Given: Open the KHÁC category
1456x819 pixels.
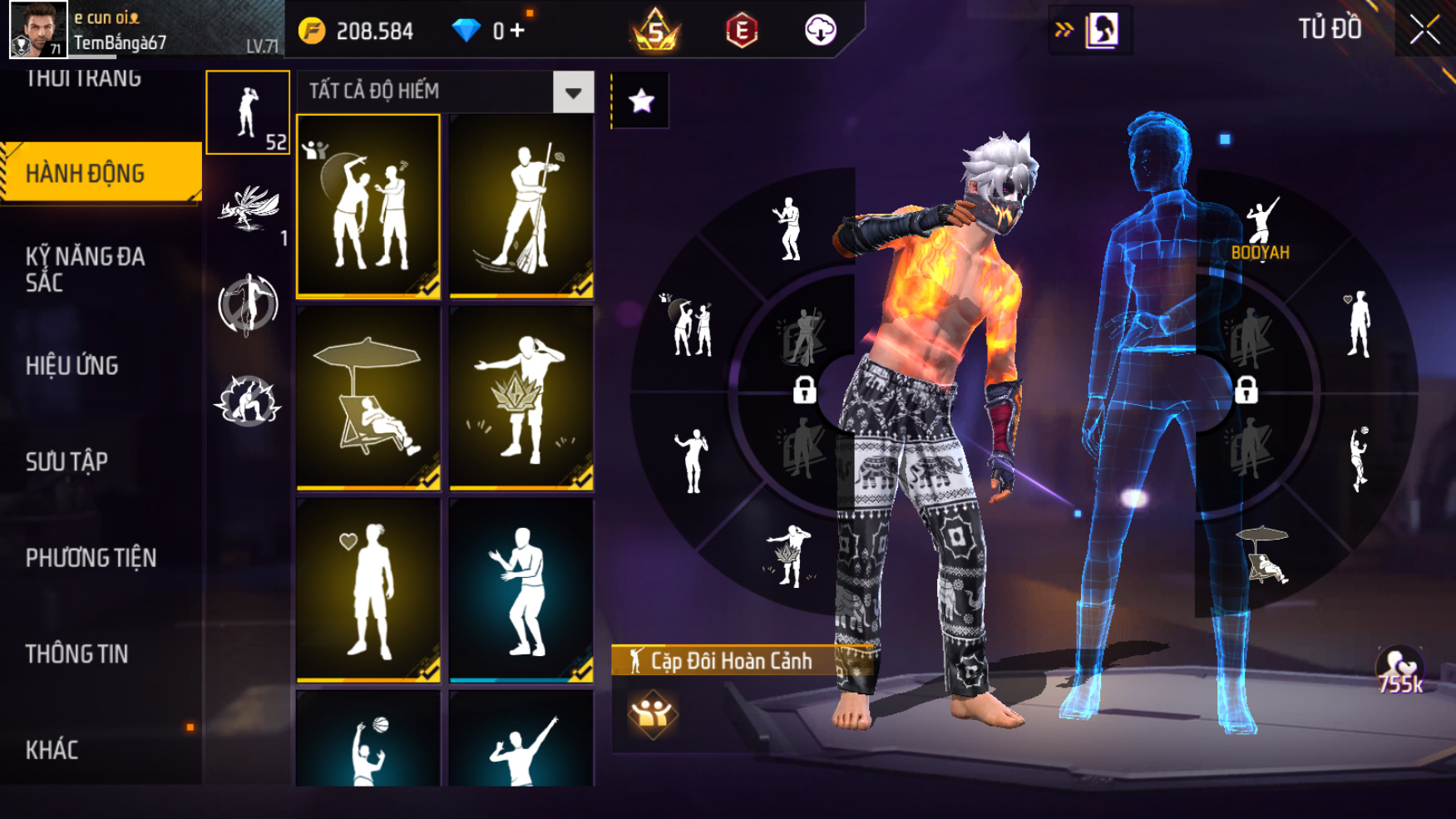Looking at the screenshot, I should (52, 749).
